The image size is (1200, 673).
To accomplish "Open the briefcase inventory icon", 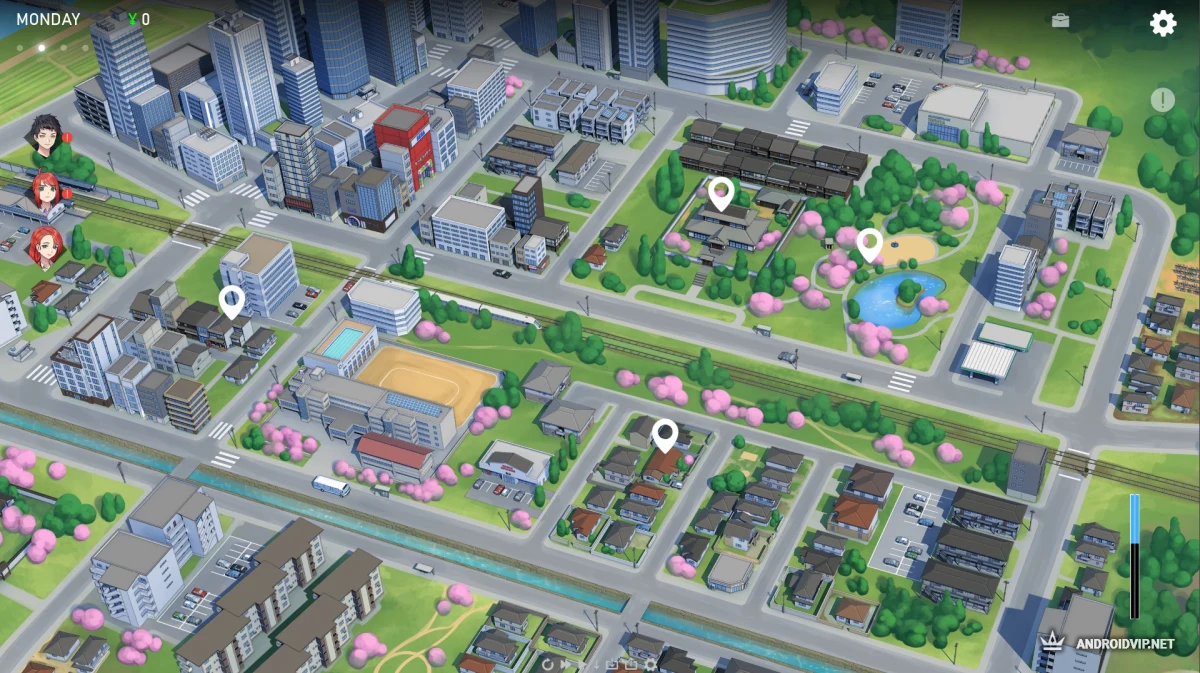I will click(x=1060, y=20).
